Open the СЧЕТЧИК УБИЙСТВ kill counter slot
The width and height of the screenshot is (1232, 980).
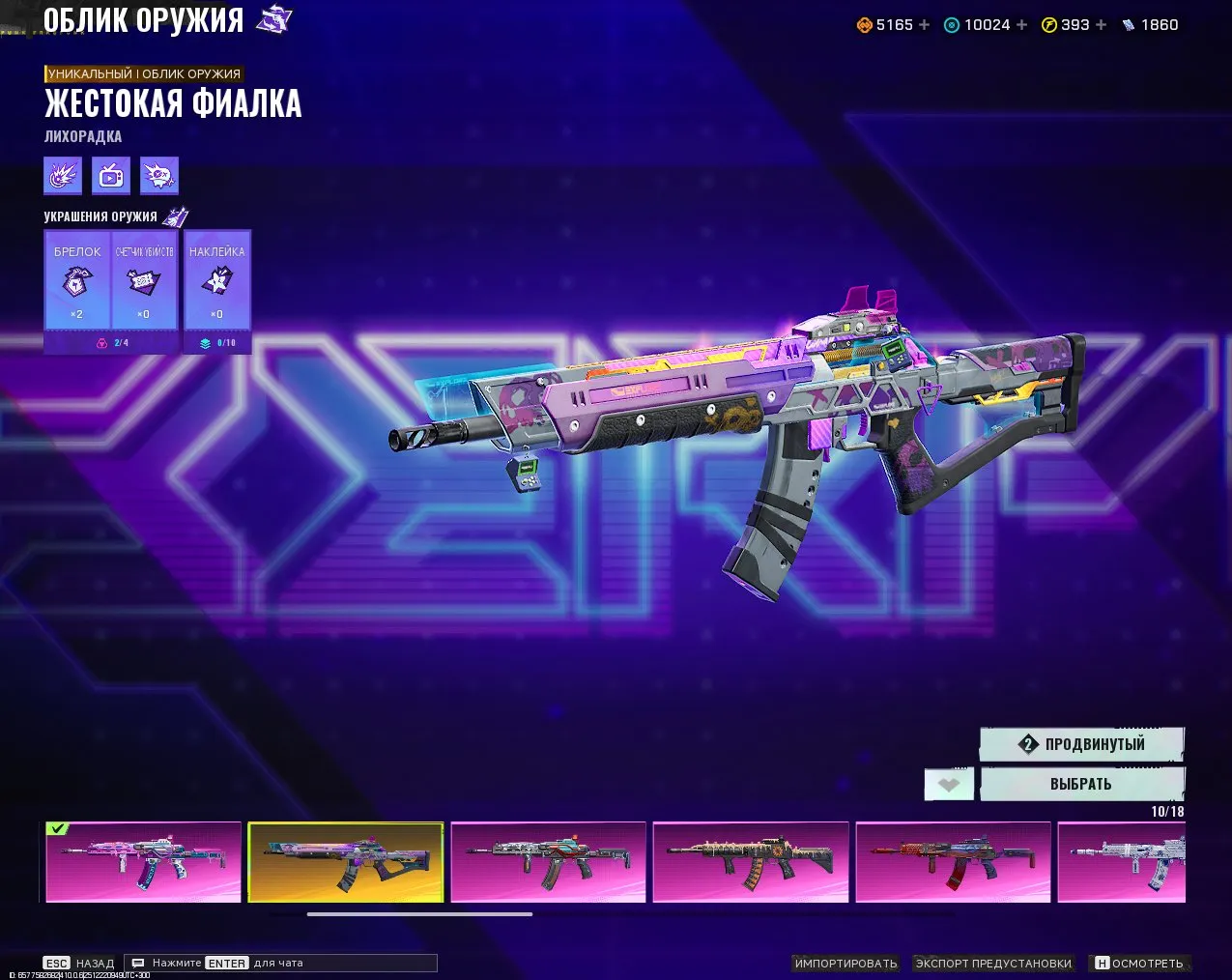(145, 280)
